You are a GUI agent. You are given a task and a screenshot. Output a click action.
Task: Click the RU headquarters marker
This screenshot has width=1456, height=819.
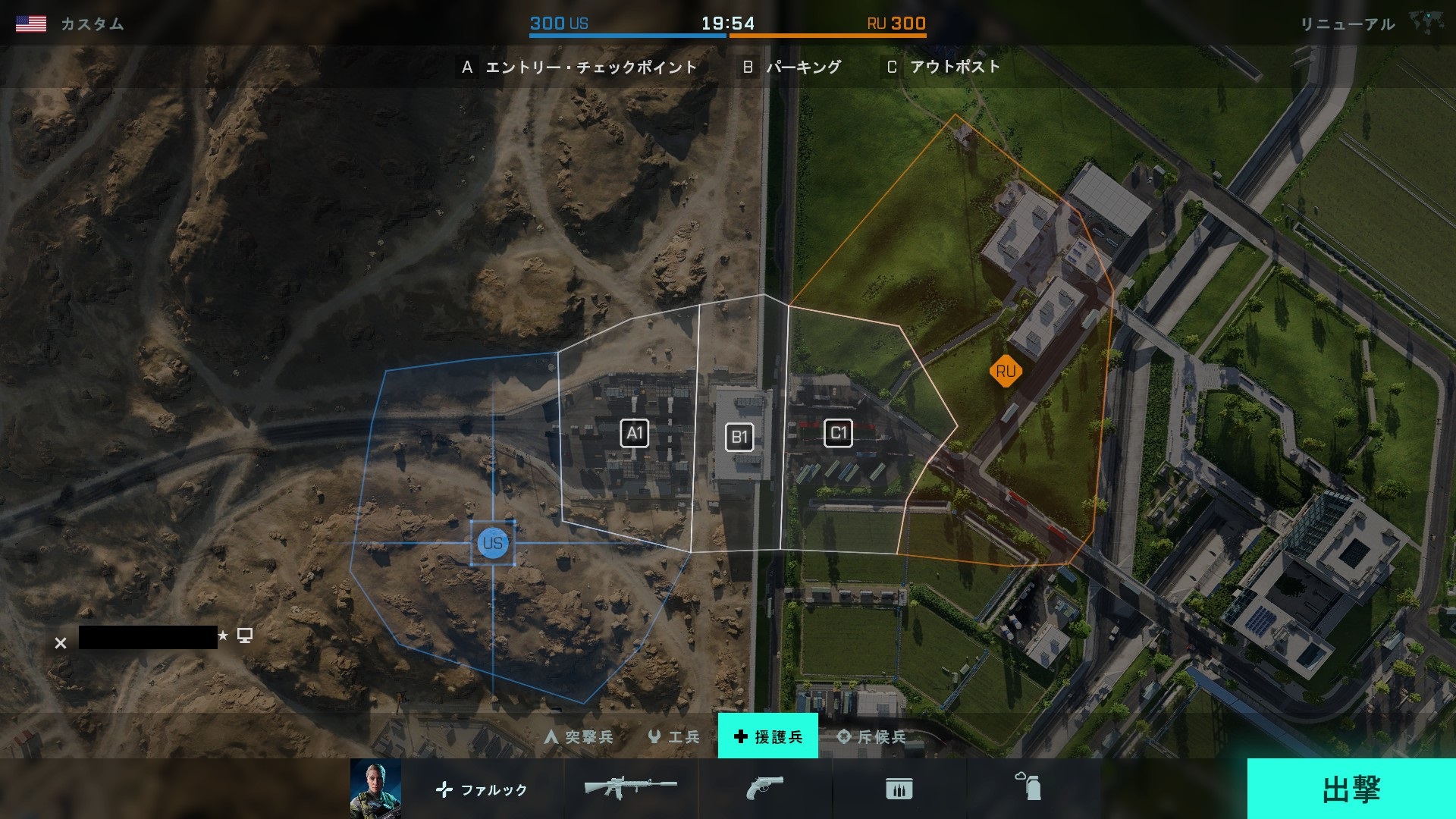(1006, 372)
